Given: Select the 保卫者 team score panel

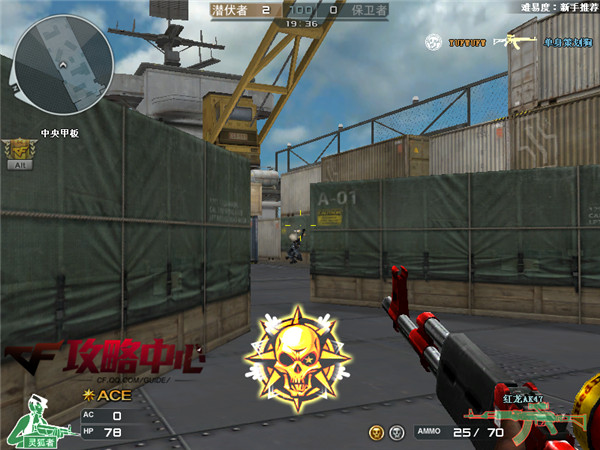Looking at the screenshot, I should coord(358,10).
